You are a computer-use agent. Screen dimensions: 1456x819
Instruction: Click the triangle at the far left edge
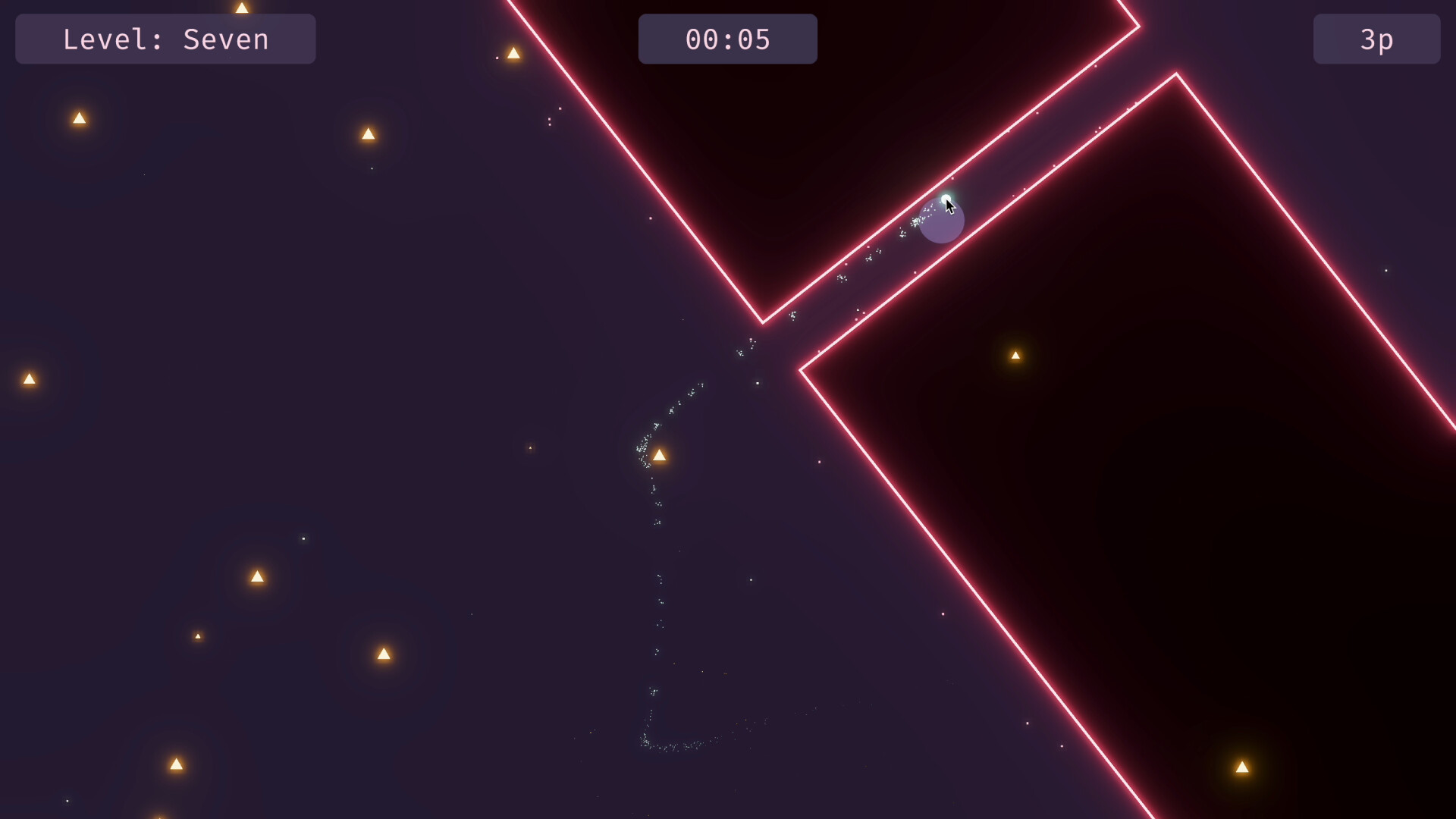pyautogui.click(x=30, y=378)
